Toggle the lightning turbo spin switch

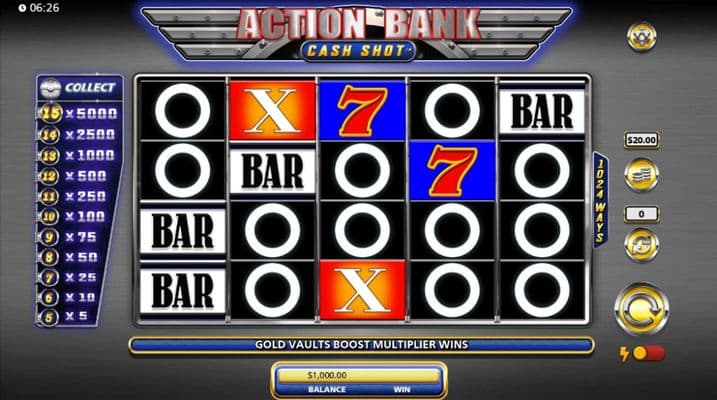pos(647,353)
